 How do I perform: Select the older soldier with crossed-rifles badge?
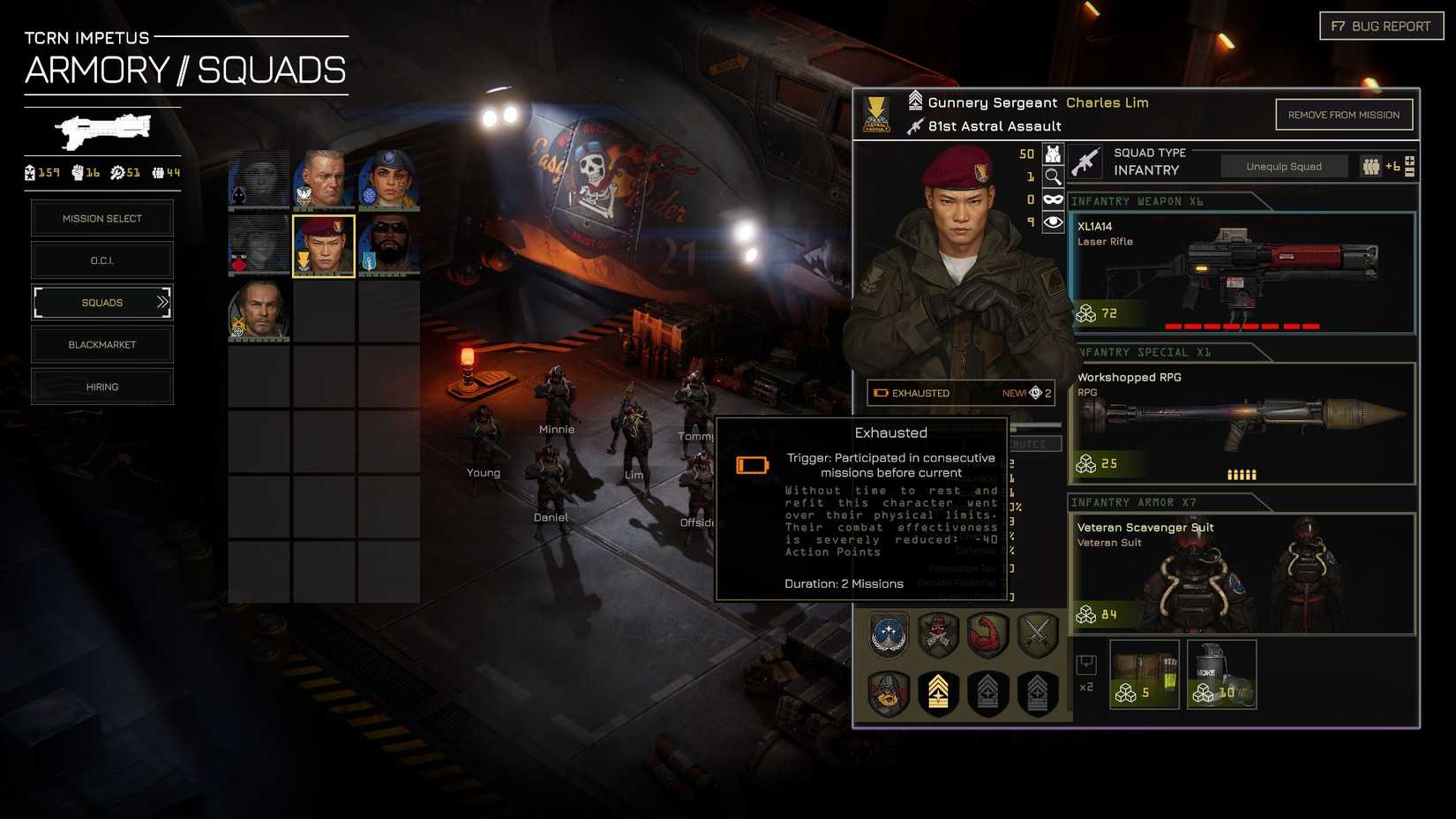pyautogui.click(x=259, y=311)
